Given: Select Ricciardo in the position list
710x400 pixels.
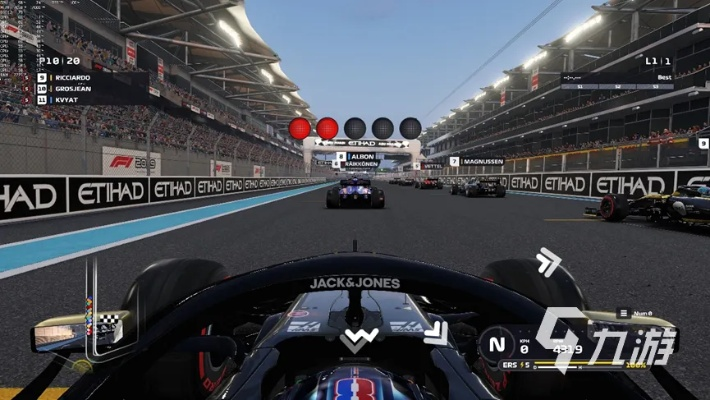Looking at the screenshot, I should (x=71, y=76).
